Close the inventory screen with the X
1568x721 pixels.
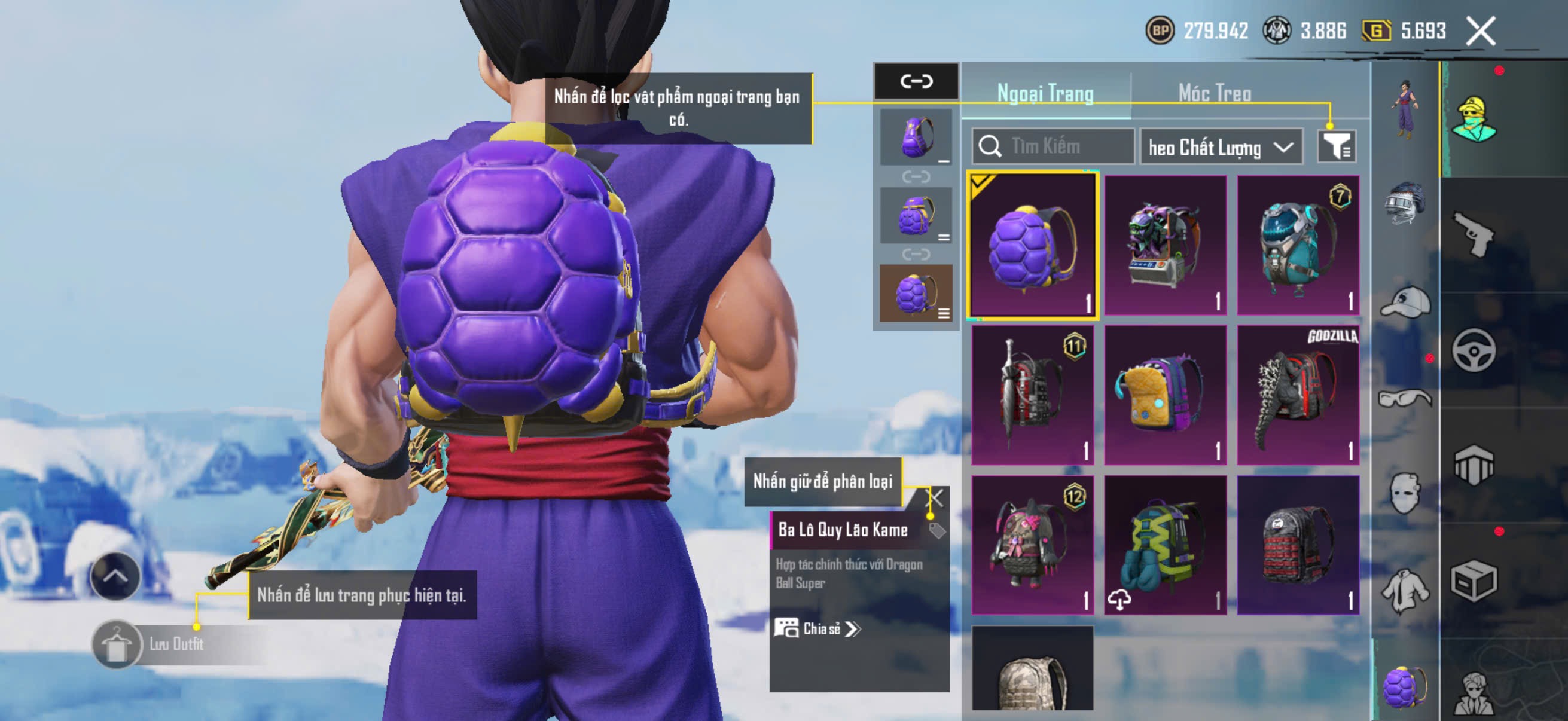pos(1479,31)
